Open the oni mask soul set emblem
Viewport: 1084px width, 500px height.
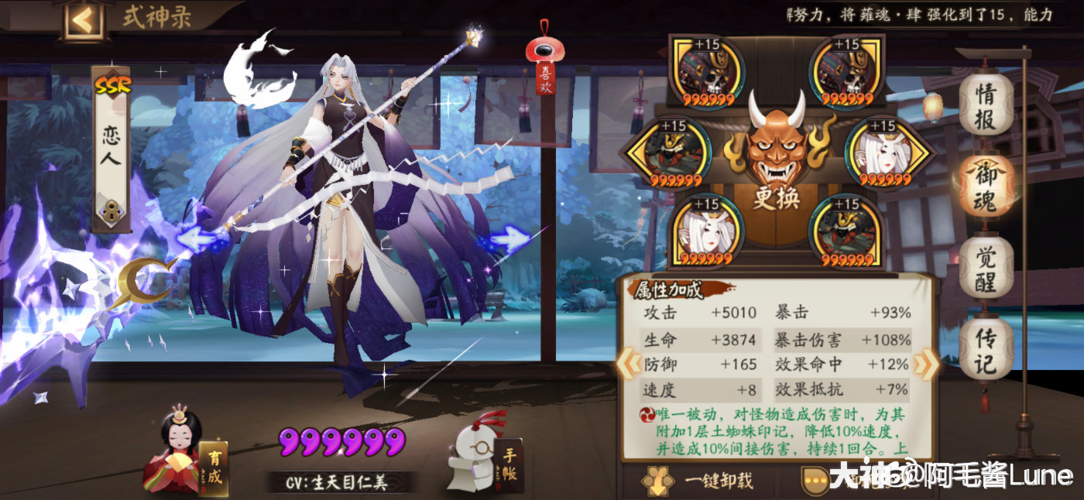pyautogui.click(x=776, y=140)
